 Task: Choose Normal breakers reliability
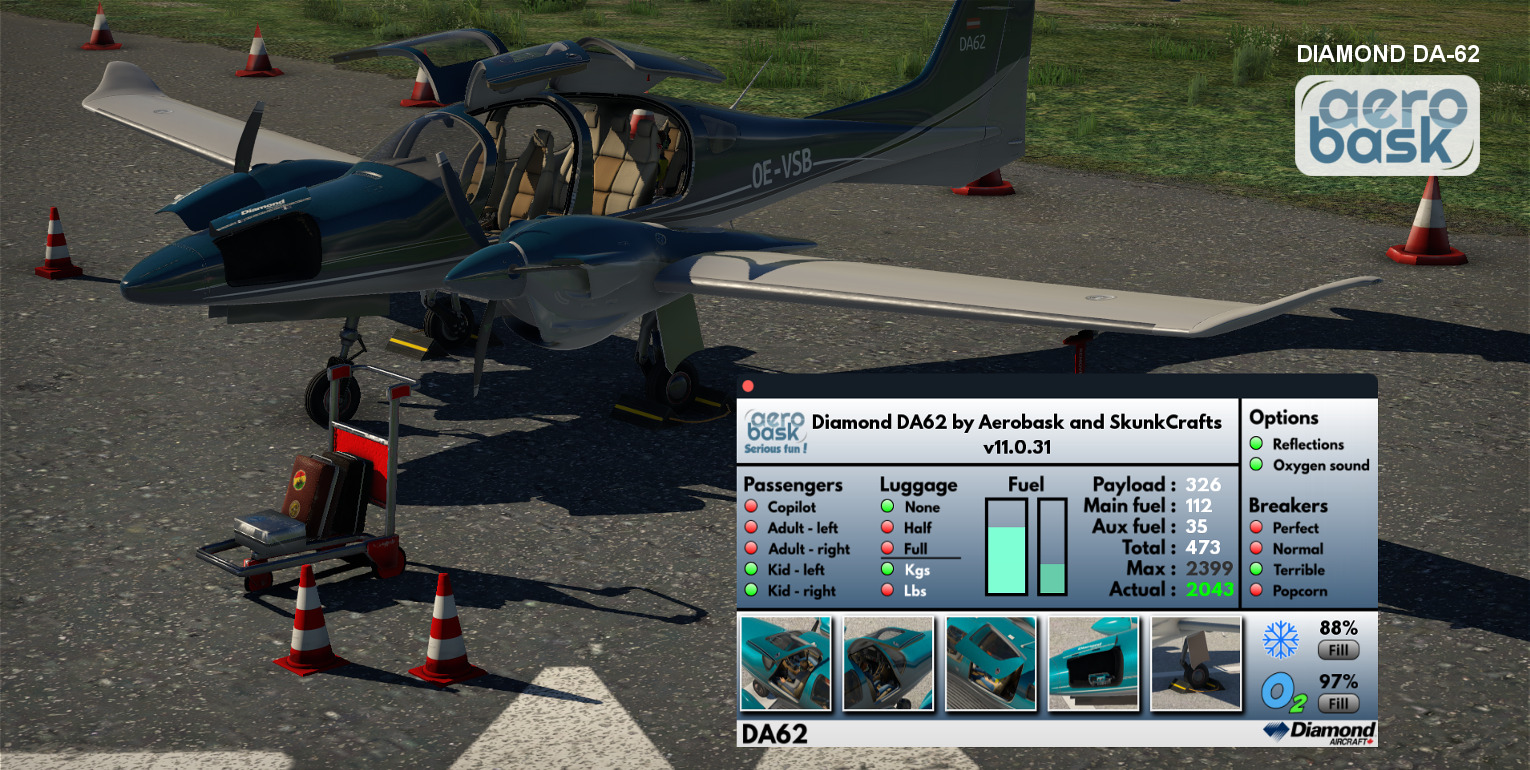click(1256, 549)
